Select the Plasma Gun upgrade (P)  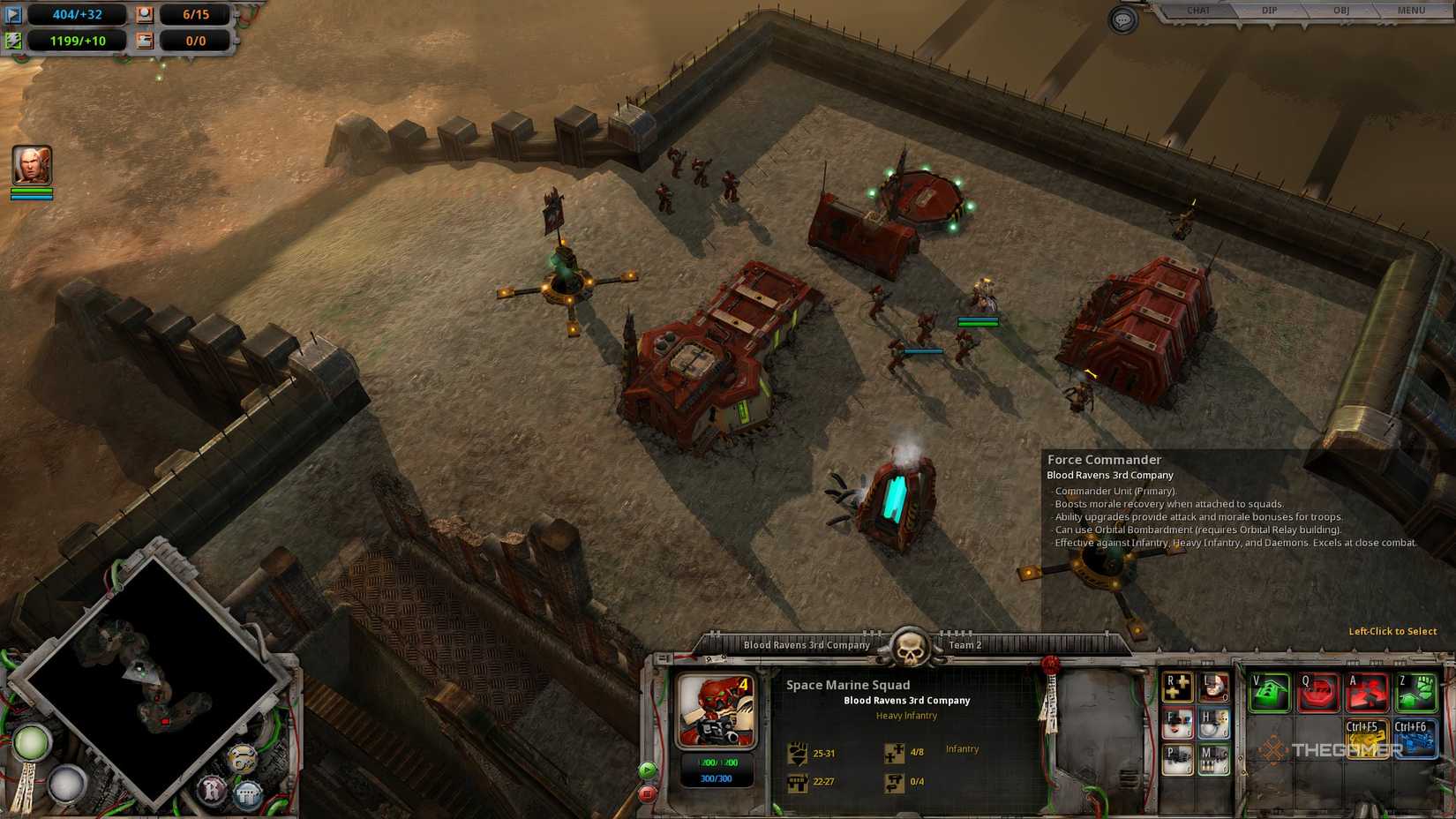point(1179,758)
